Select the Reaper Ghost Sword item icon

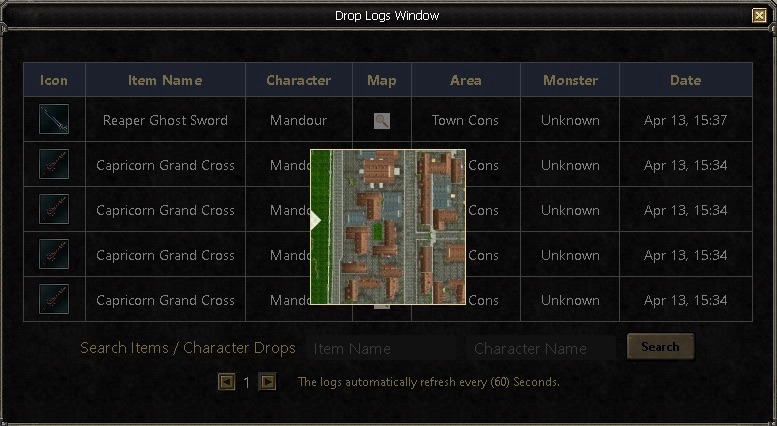click(54, 120)
